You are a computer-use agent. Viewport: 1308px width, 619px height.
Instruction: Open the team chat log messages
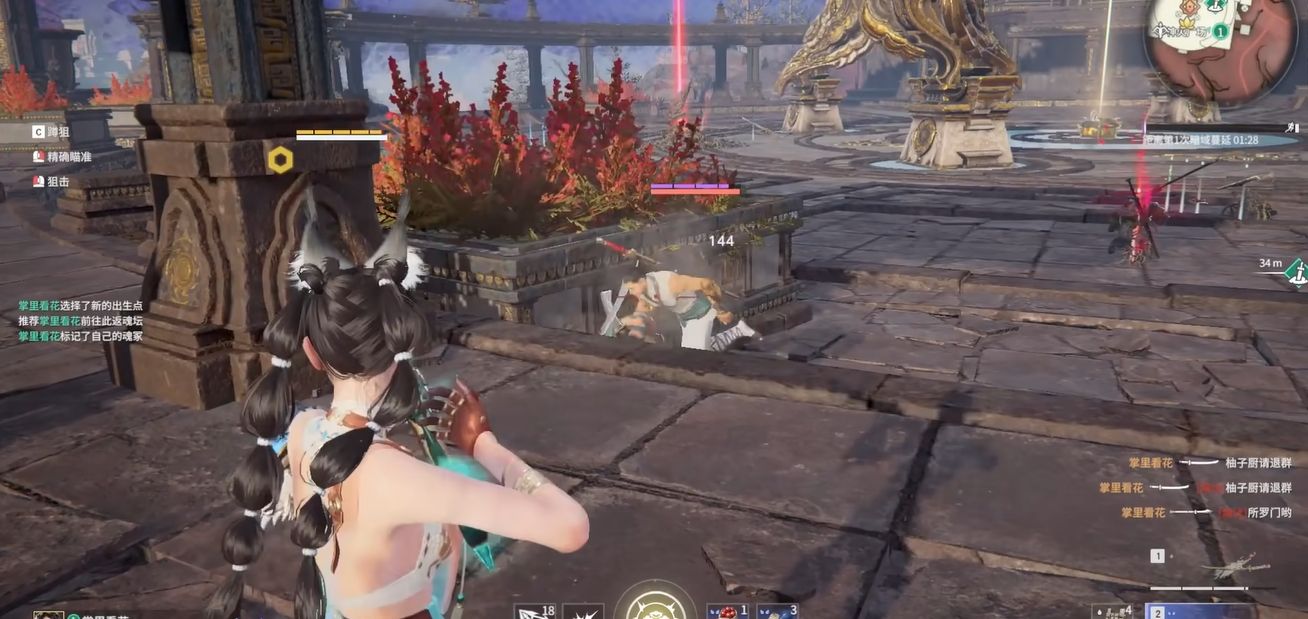point(80,321)
